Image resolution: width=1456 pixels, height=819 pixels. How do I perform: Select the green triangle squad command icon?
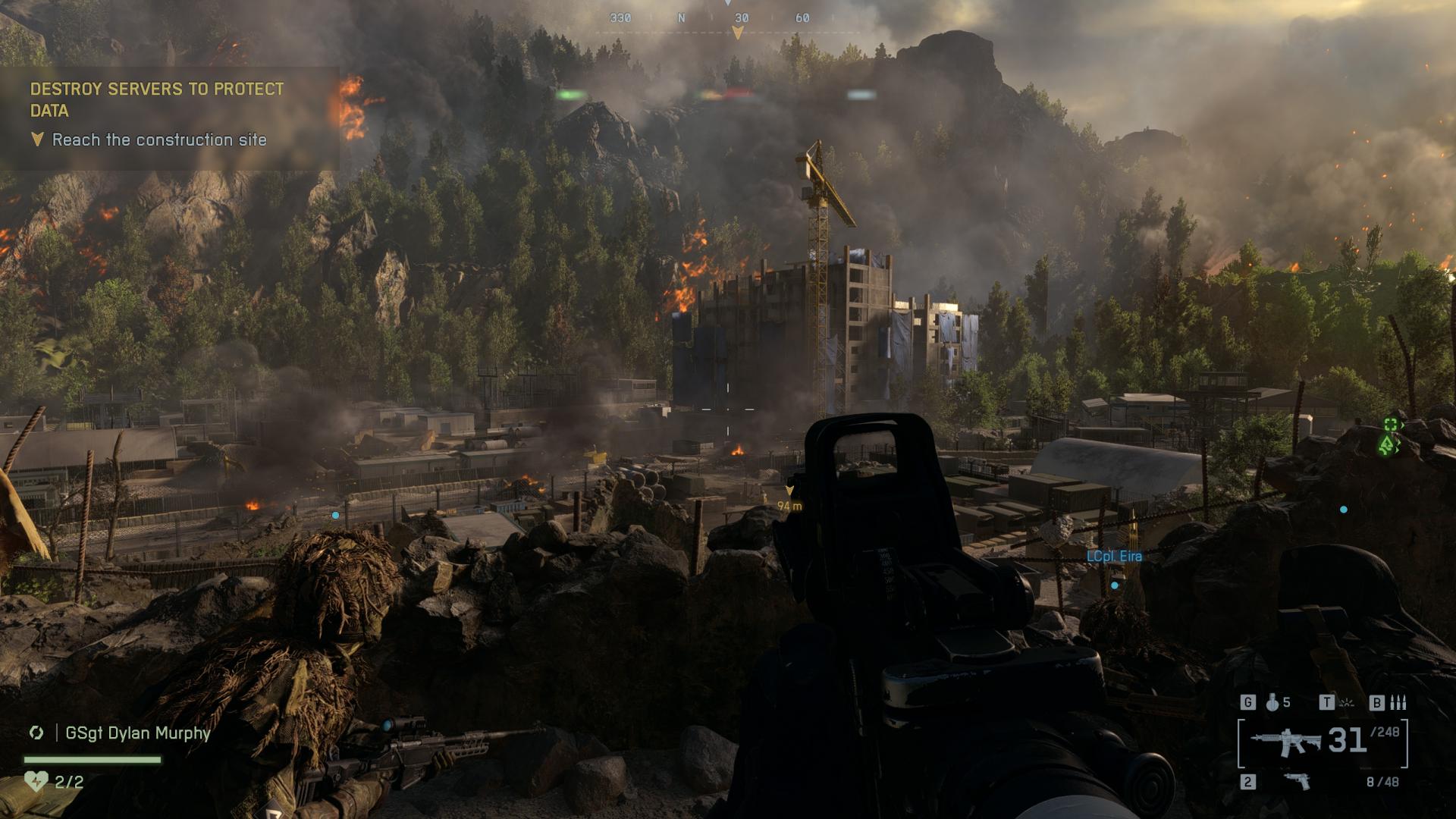pos(1389,445)
